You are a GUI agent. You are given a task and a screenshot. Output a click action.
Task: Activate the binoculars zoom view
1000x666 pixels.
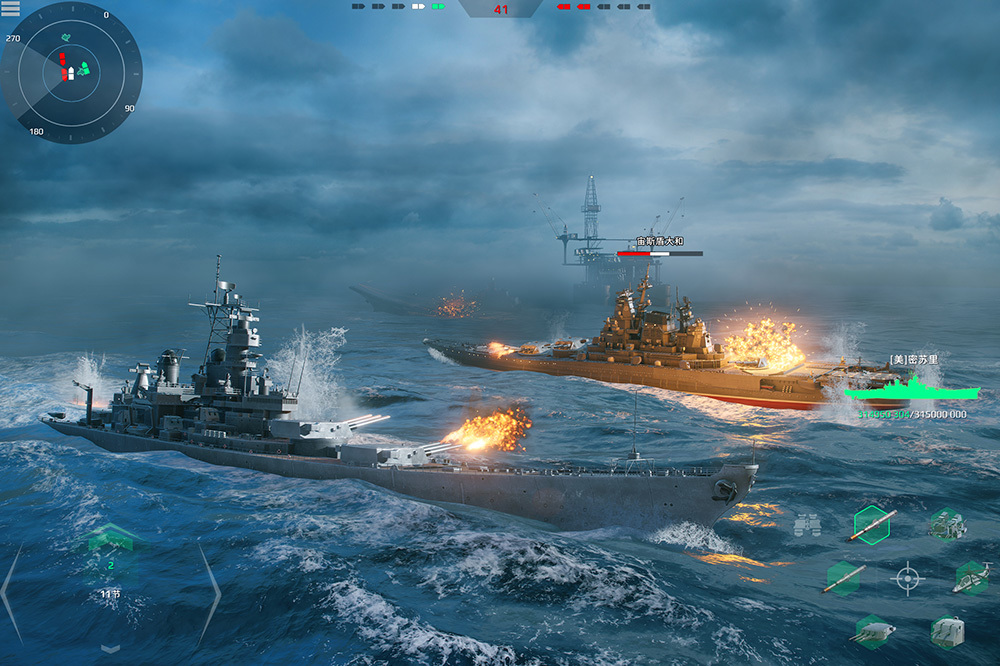pos(807,525)
